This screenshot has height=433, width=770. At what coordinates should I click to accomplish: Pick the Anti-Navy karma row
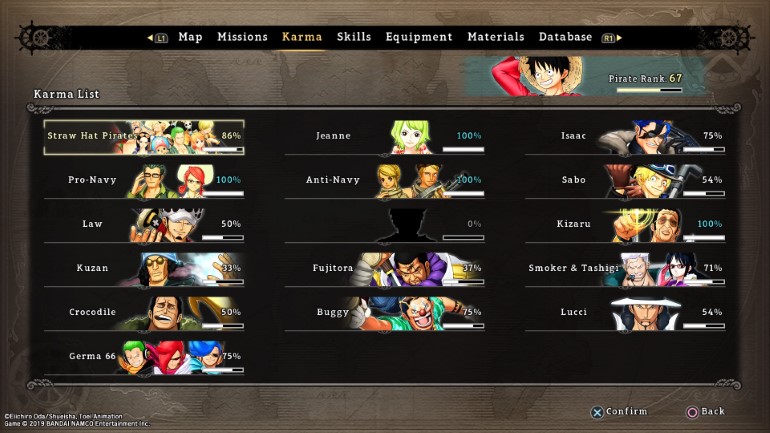[385, 180]
